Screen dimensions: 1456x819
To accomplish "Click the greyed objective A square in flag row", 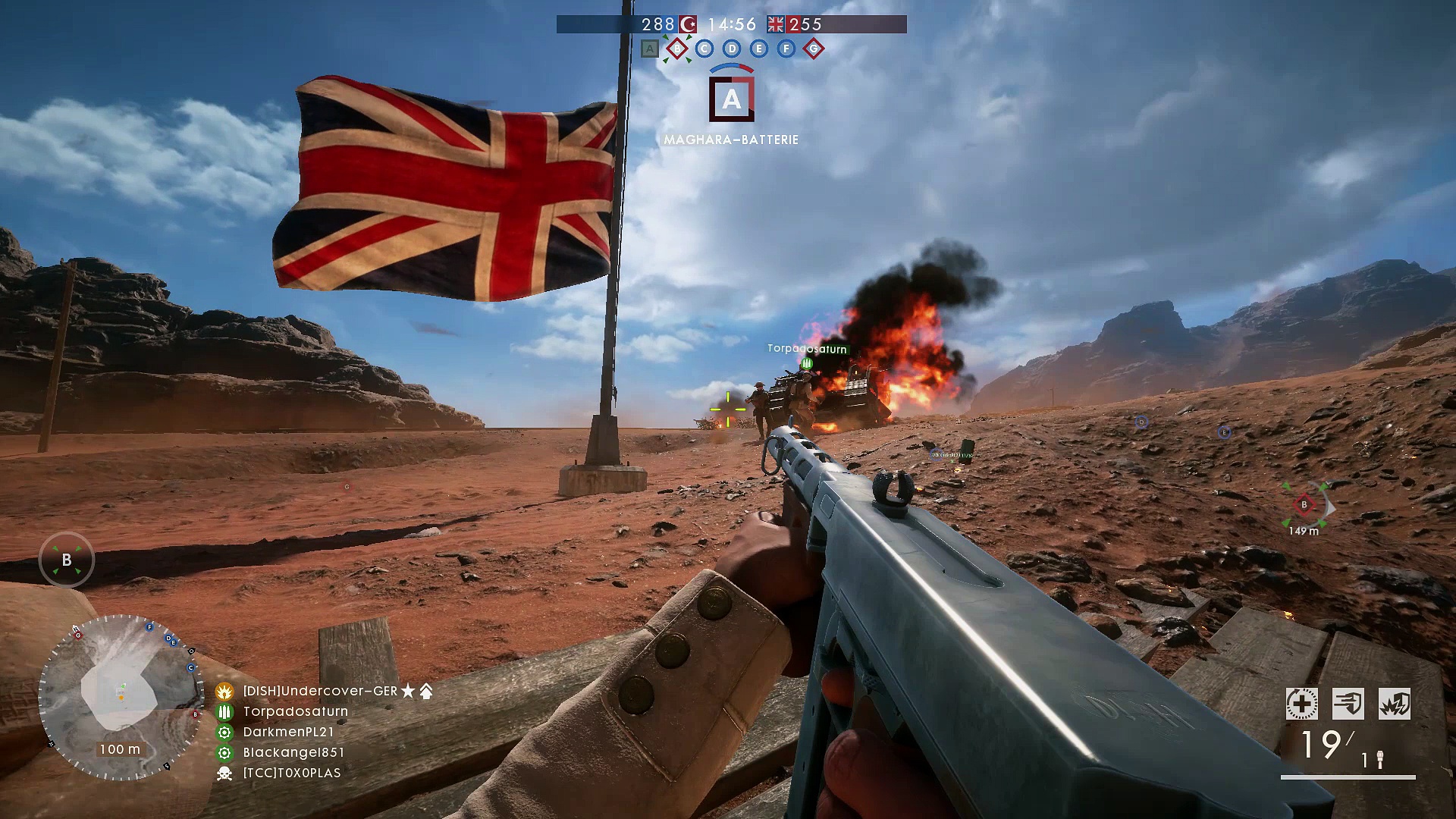I will pos(649,49).
